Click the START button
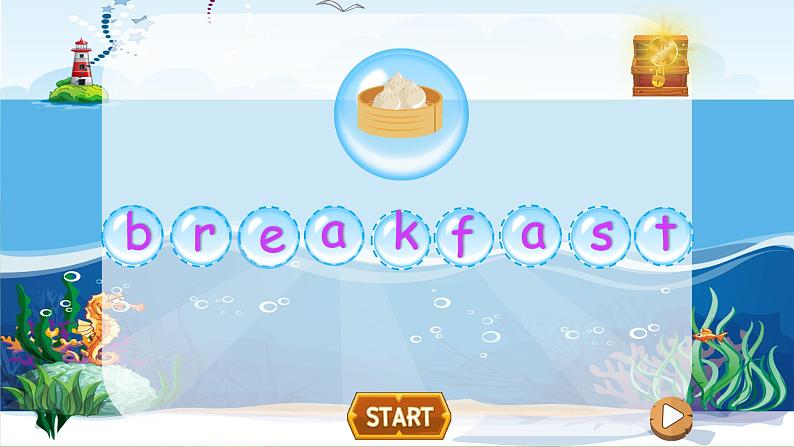 [398, 415]
